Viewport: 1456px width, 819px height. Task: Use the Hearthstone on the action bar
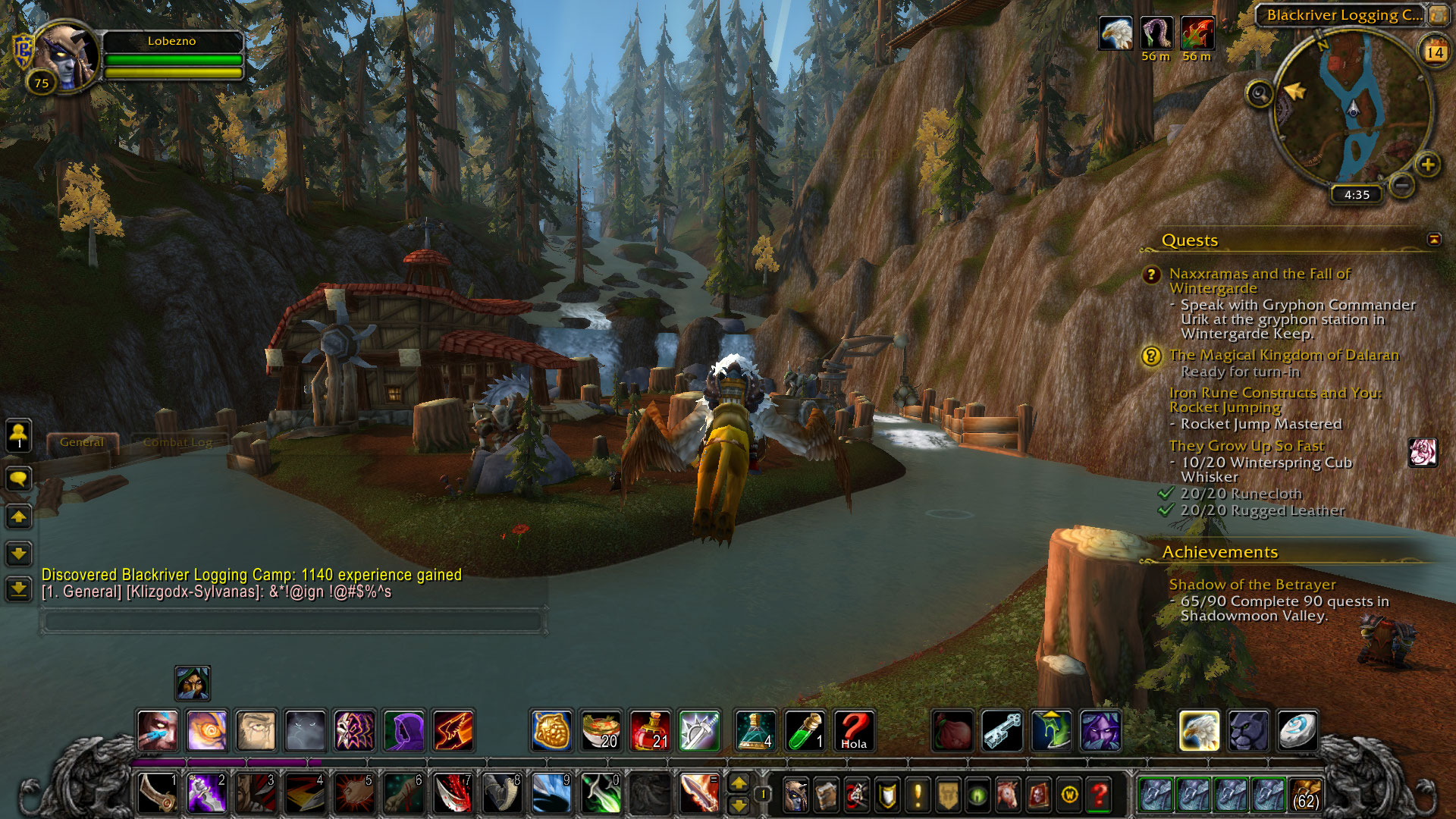pyautogui.click(x=1298, y=731)
